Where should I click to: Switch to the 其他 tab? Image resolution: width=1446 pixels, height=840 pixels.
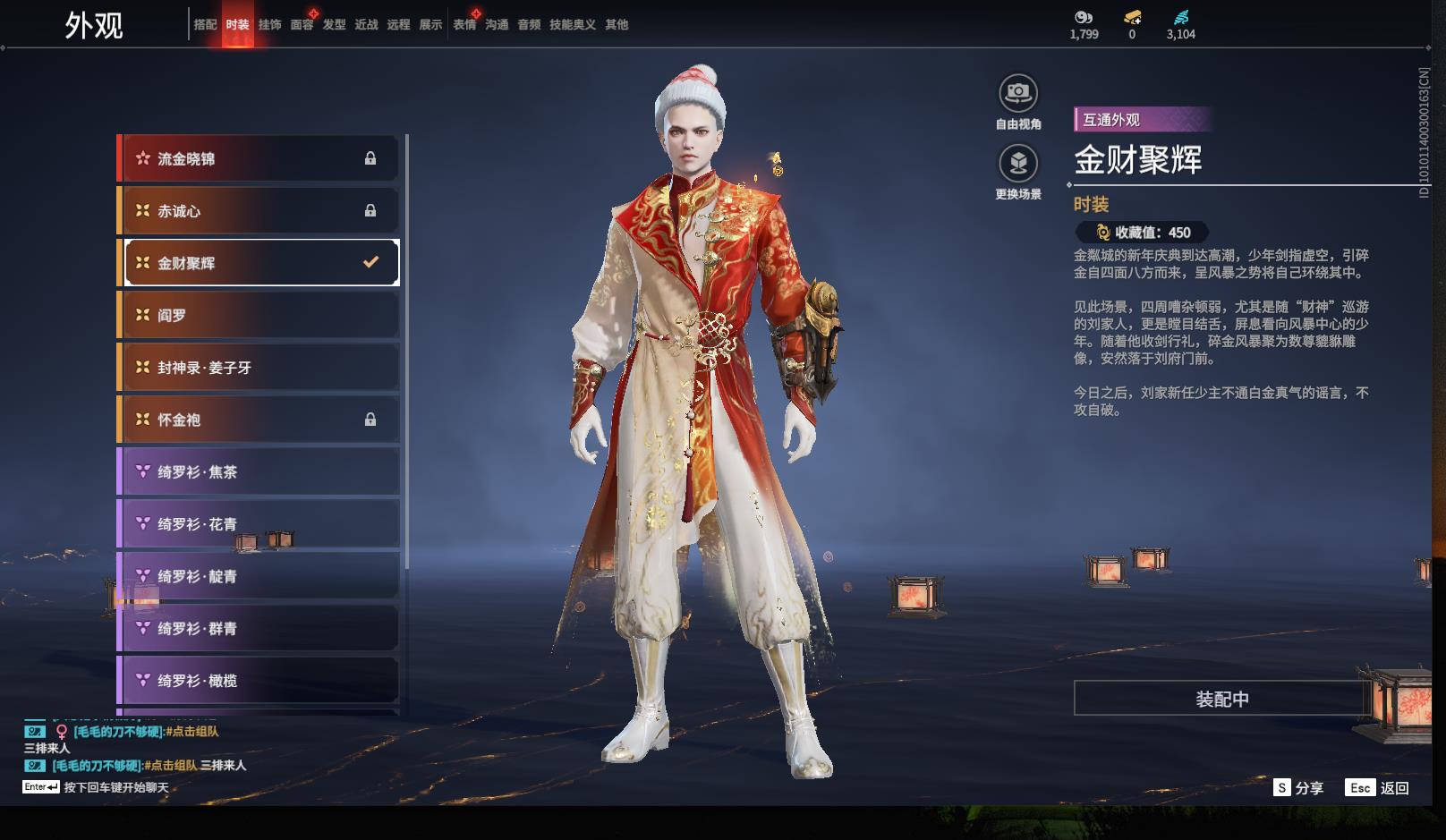point(617,25)
